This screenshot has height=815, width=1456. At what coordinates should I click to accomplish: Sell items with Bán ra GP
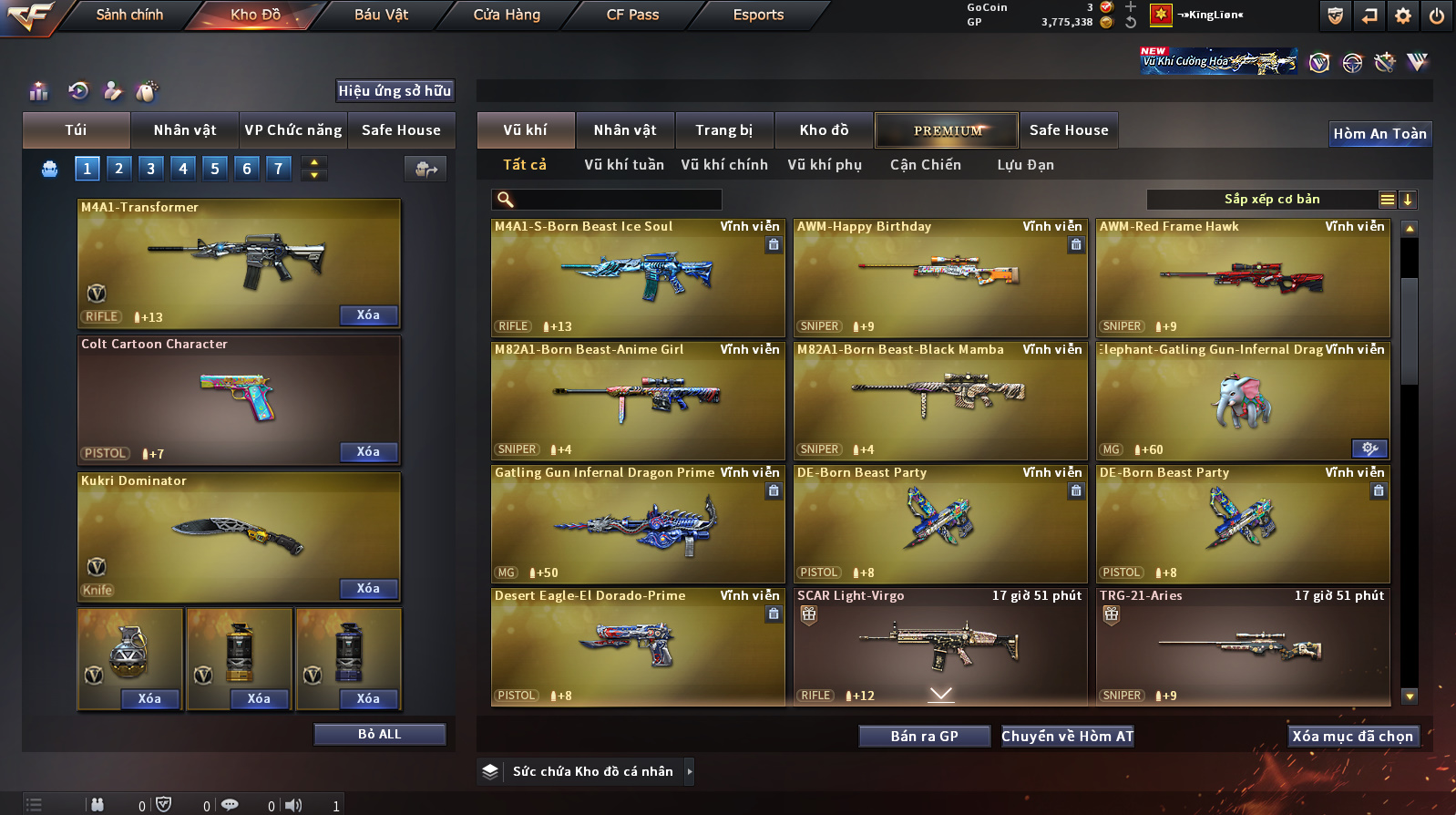point(924,737)
